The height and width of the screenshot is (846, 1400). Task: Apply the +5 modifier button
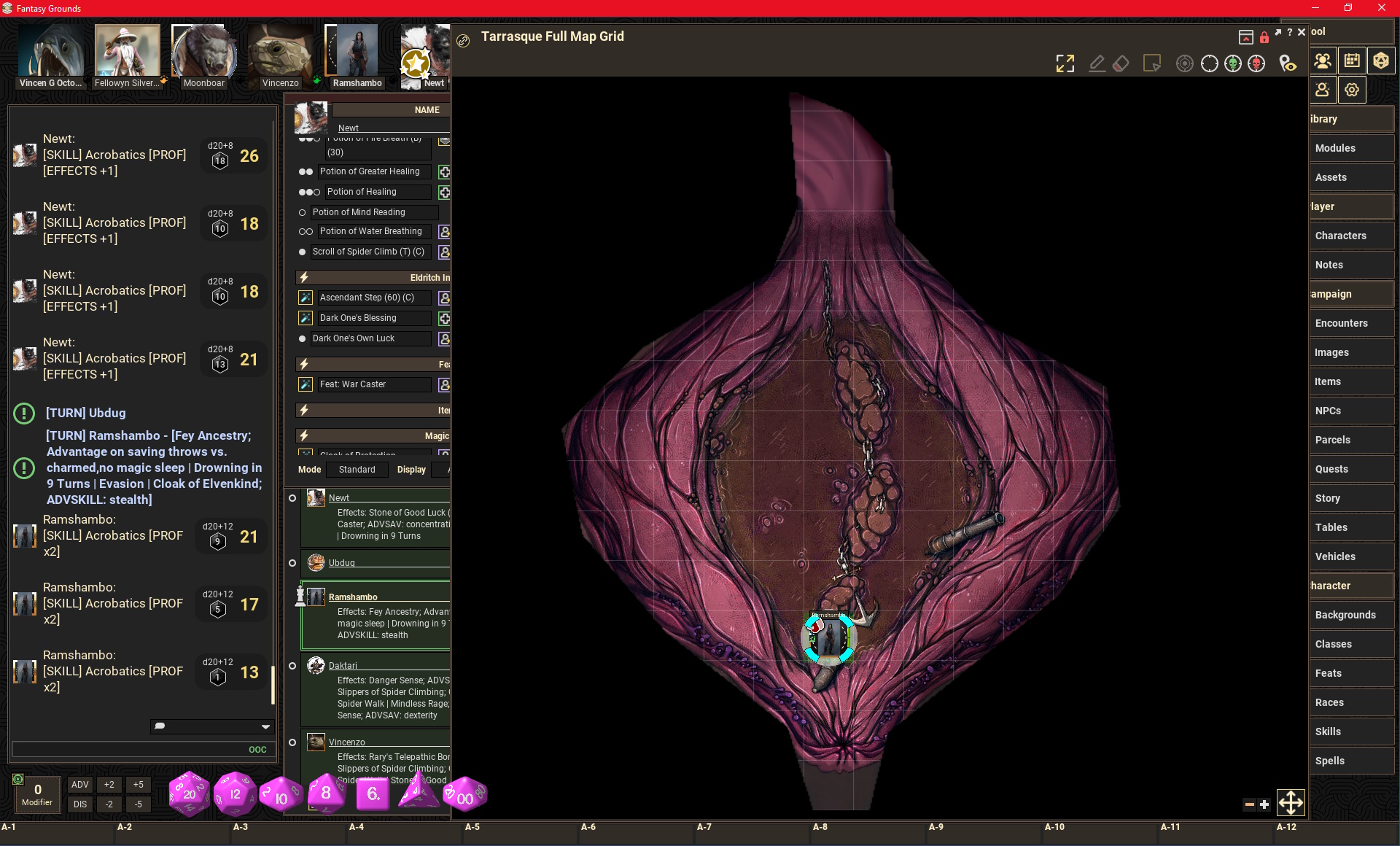pos(138,785)
